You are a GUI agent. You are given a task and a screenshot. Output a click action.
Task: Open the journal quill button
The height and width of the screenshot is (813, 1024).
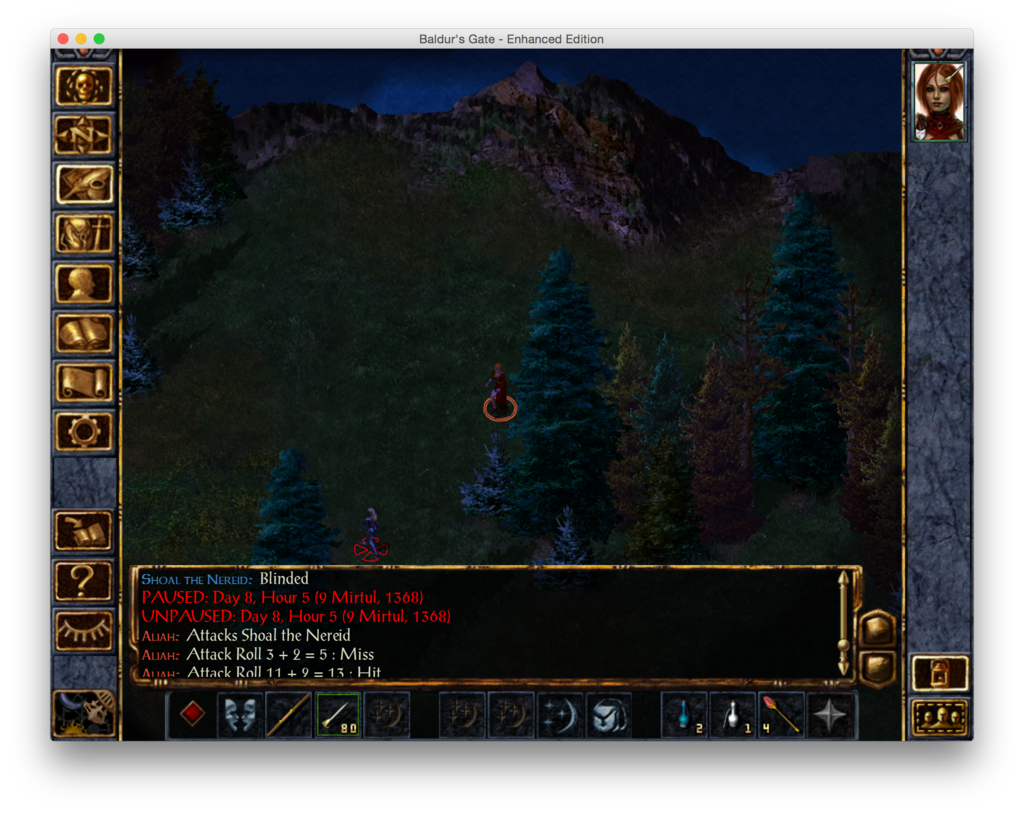84,184
